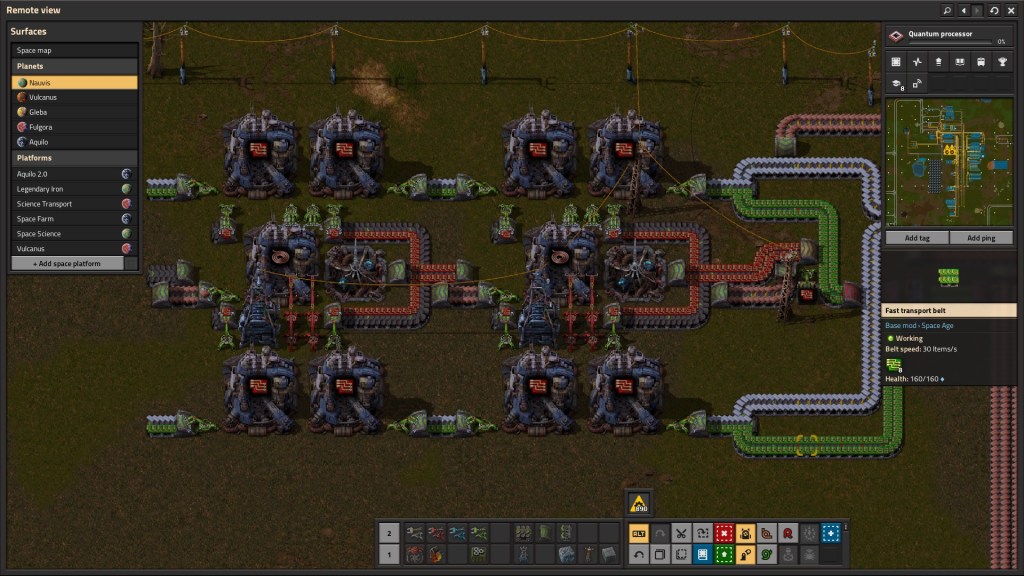Select the Science Transport platform
This screenshot has height=576, width=1024.
[x=74, y=203]
